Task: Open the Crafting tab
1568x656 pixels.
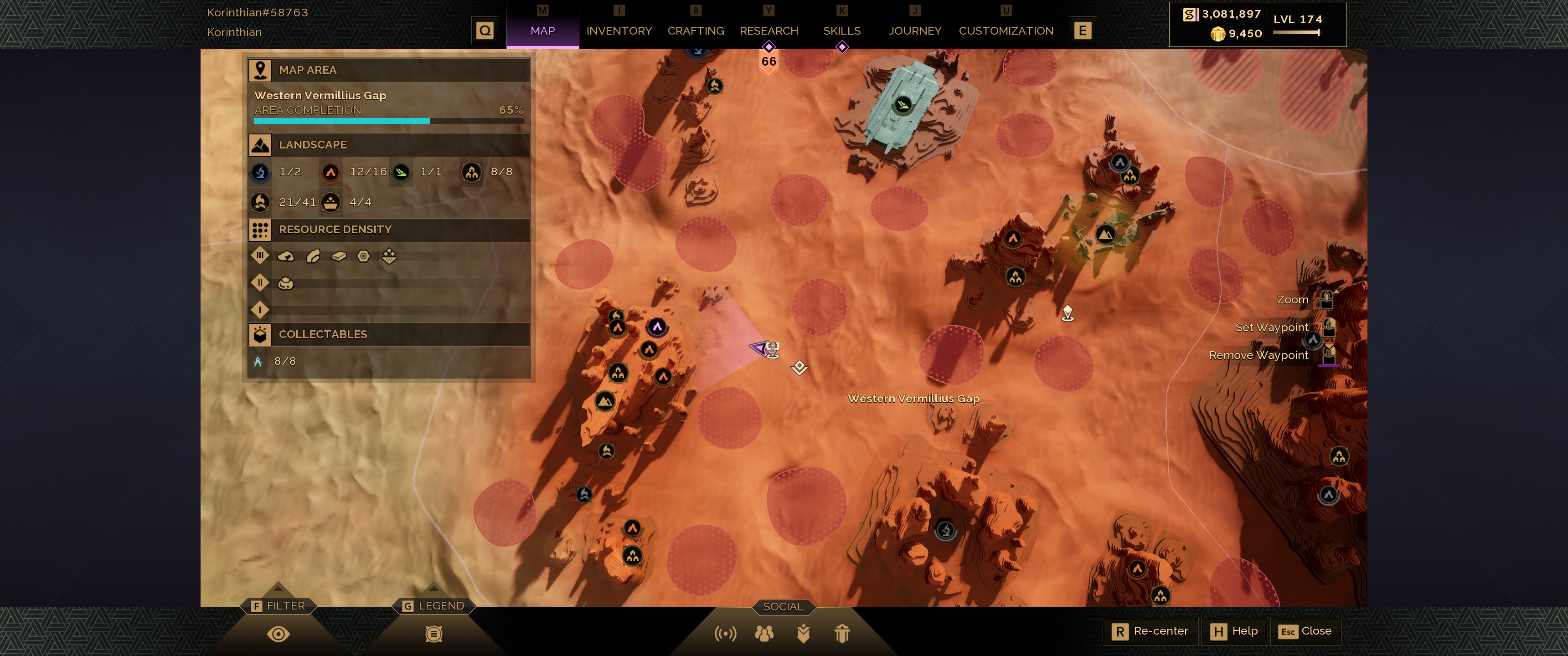Action: (695, 31)
